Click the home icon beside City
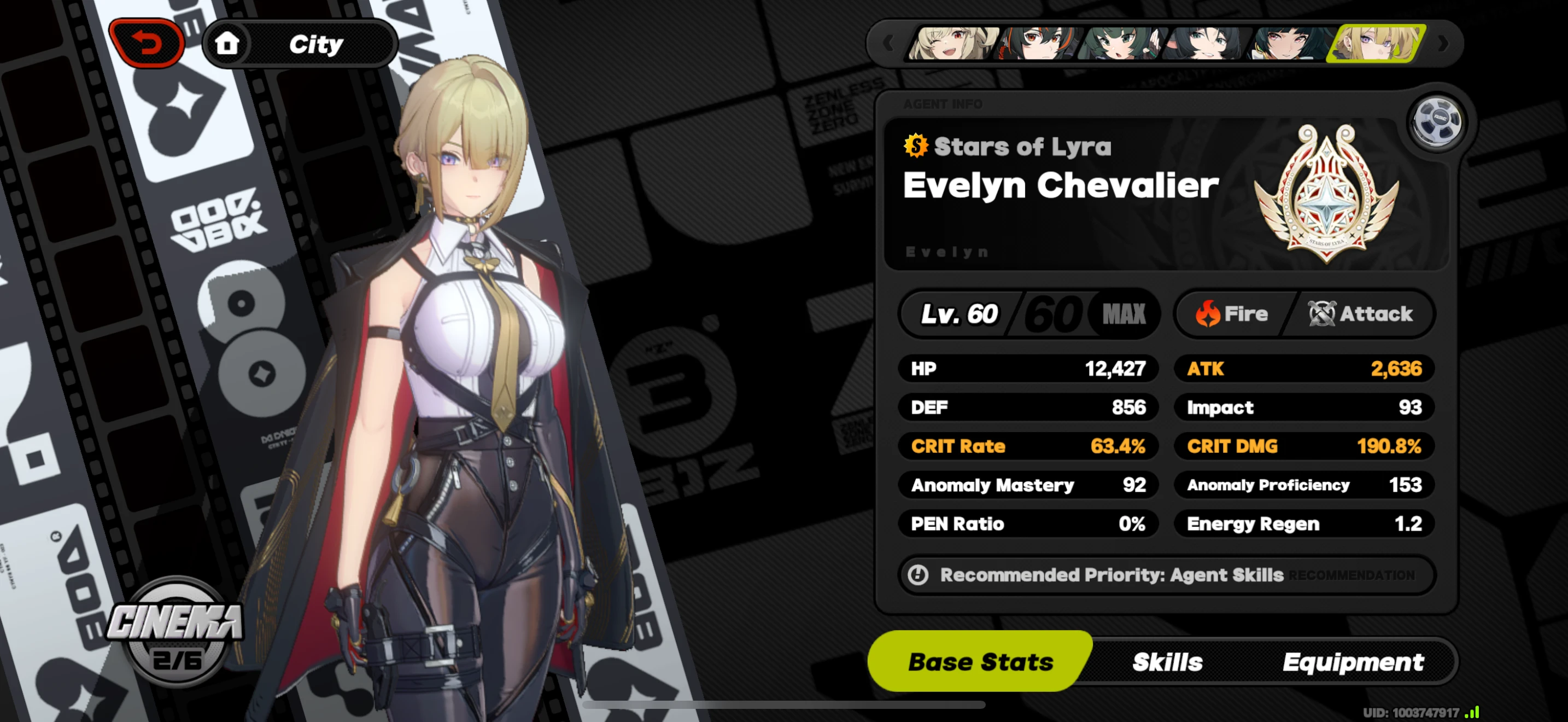Viewport: 1568px width, 722px height. point(227,43)
